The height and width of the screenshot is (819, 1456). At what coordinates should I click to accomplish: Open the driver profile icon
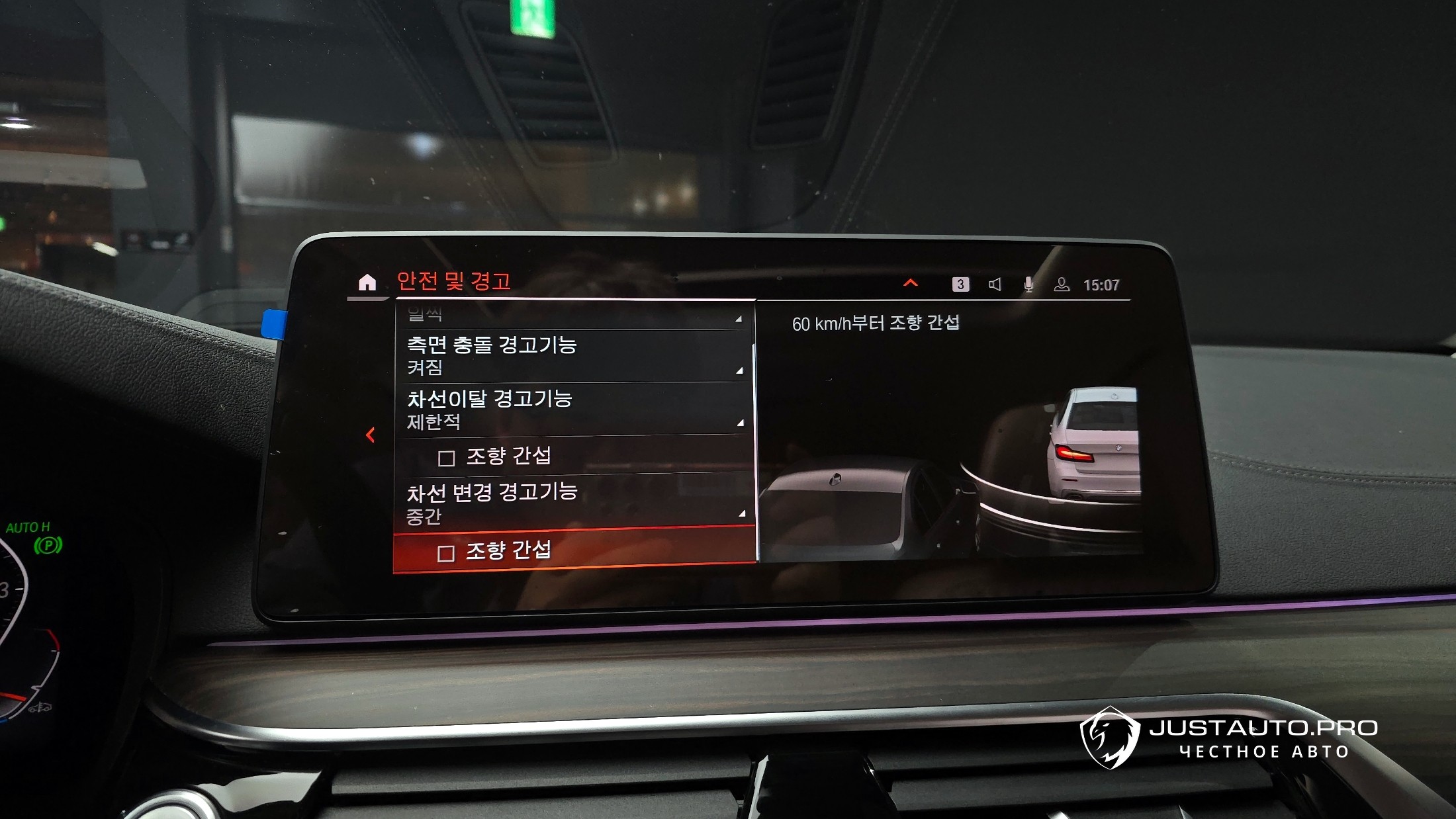click(1062, 284)
